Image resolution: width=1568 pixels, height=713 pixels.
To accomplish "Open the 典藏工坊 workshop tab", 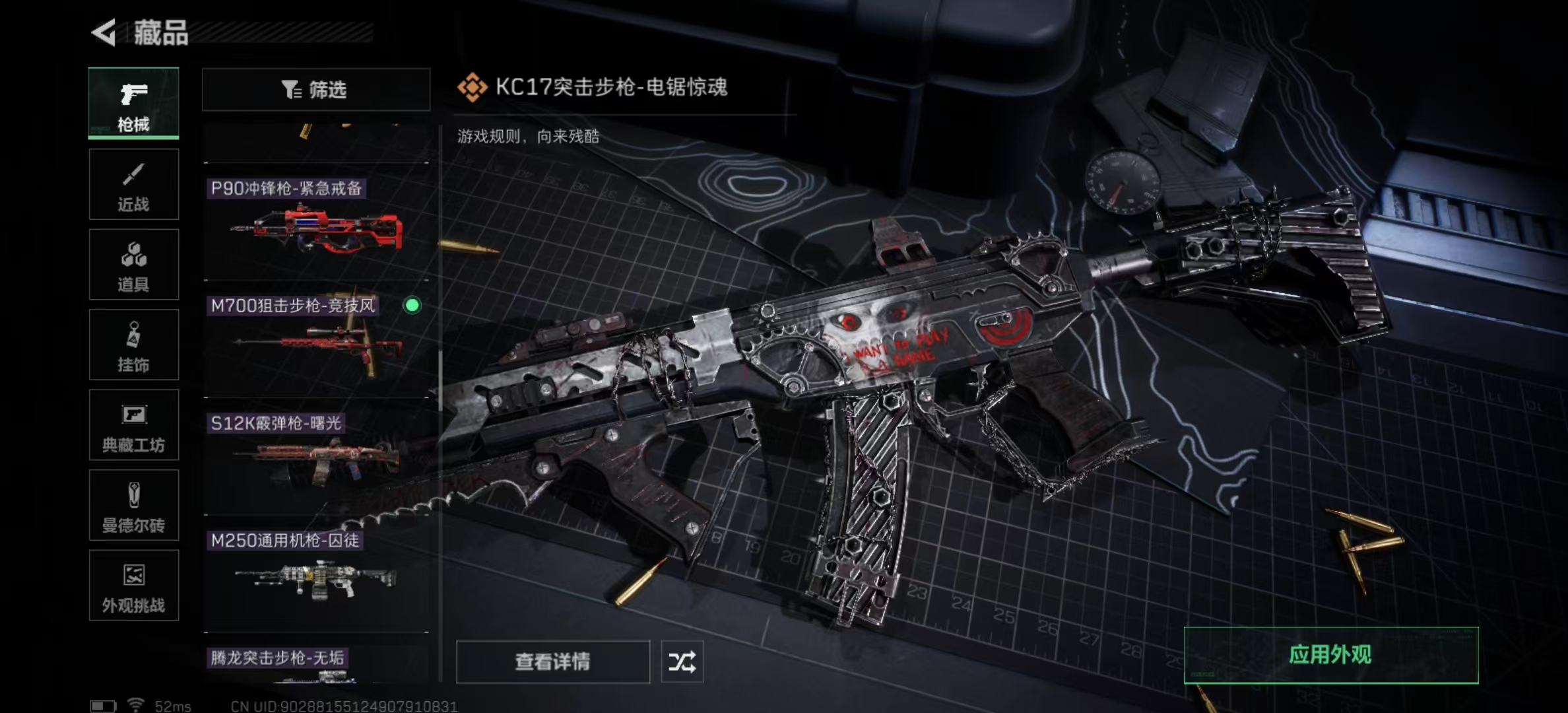I will (133, 425).
